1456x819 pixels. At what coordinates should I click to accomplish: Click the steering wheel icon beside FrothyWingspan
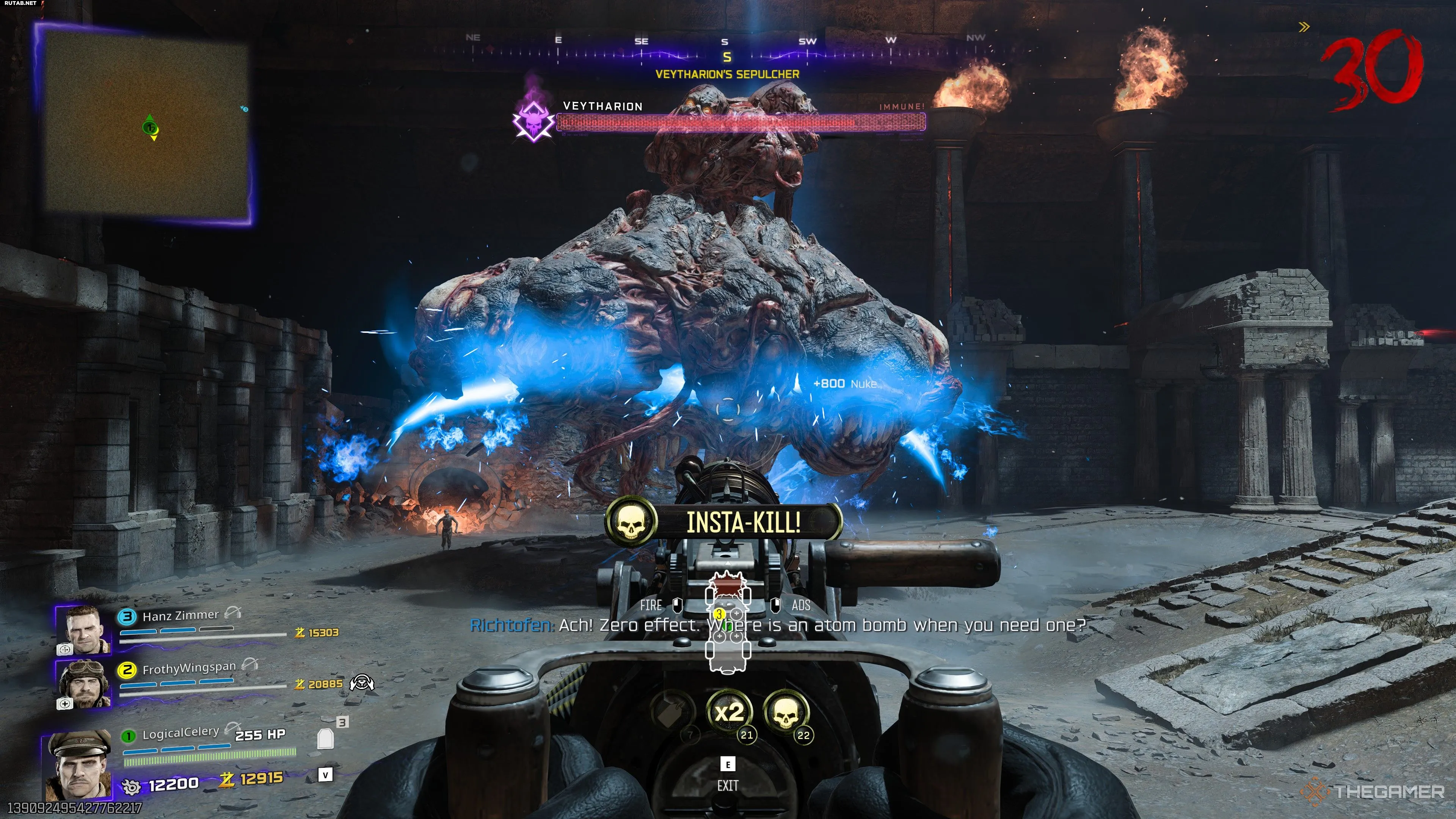(x=362, y=683)
